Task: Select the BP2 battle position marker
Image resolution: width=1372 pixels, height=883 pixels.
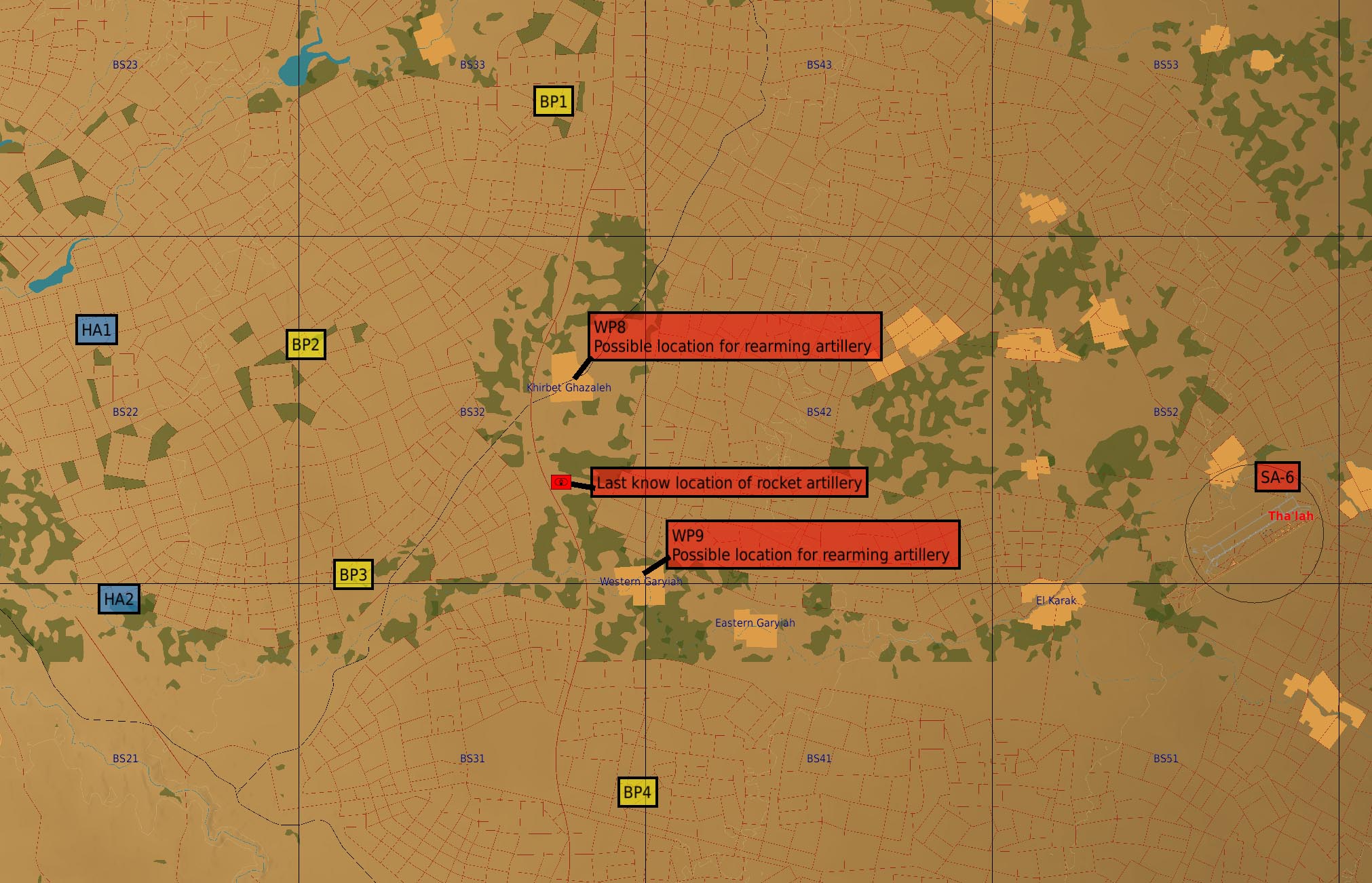Action: point(305,345)
